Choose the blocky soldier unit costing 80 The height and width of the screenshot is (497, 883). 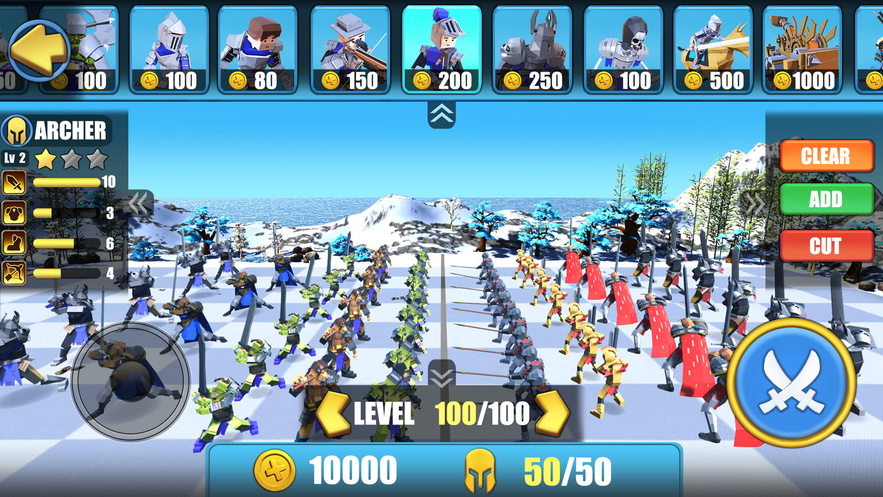coord(257,49)
